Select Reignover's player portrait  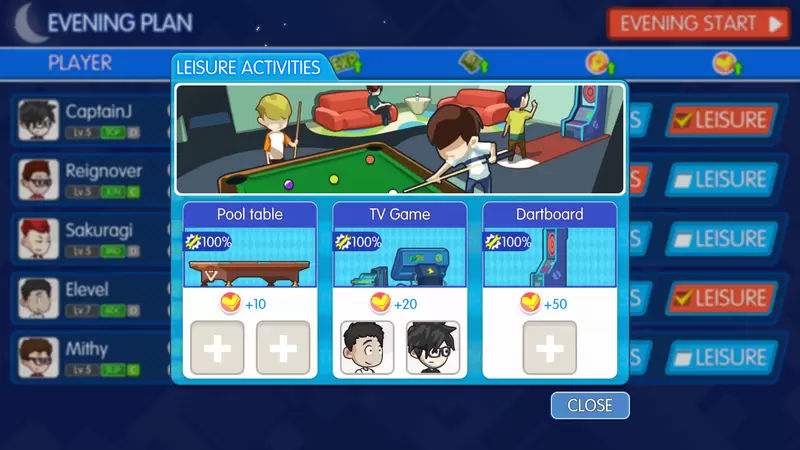tap(38, 180)
